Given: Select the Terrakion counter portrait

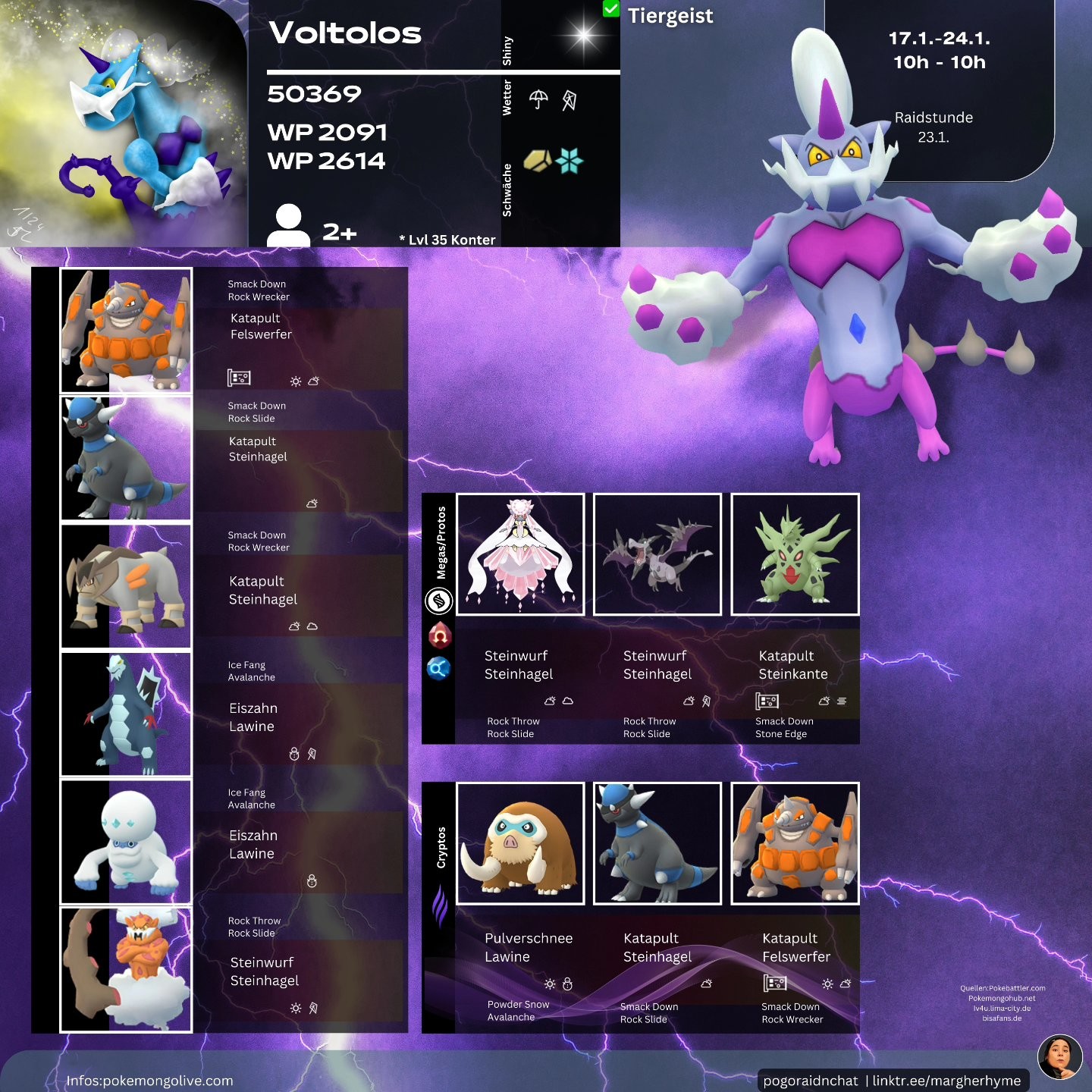Looking at the screenshot, I should tap(126, 586).
